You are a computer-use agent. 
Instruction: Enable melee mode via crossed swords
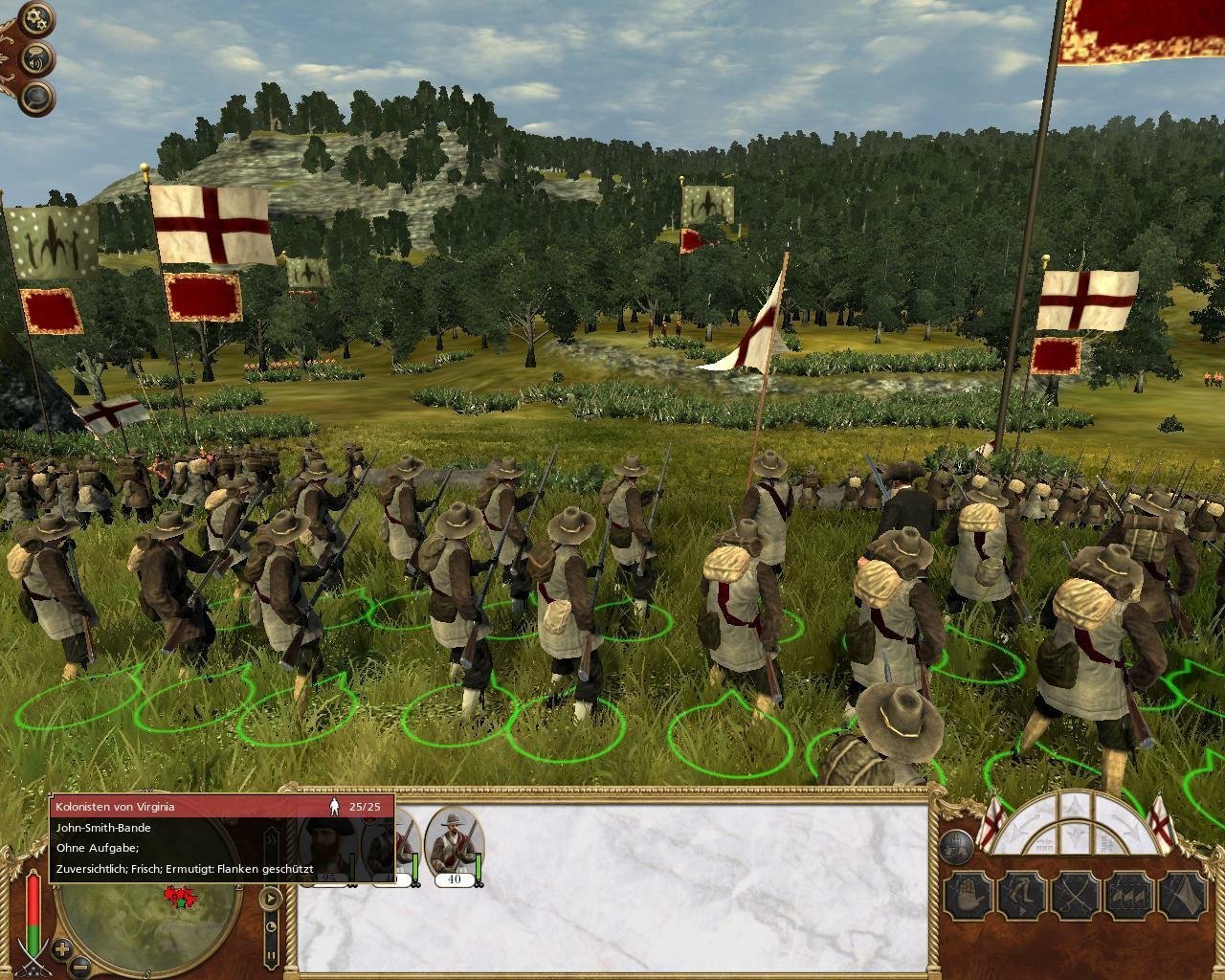point(1076,892)
